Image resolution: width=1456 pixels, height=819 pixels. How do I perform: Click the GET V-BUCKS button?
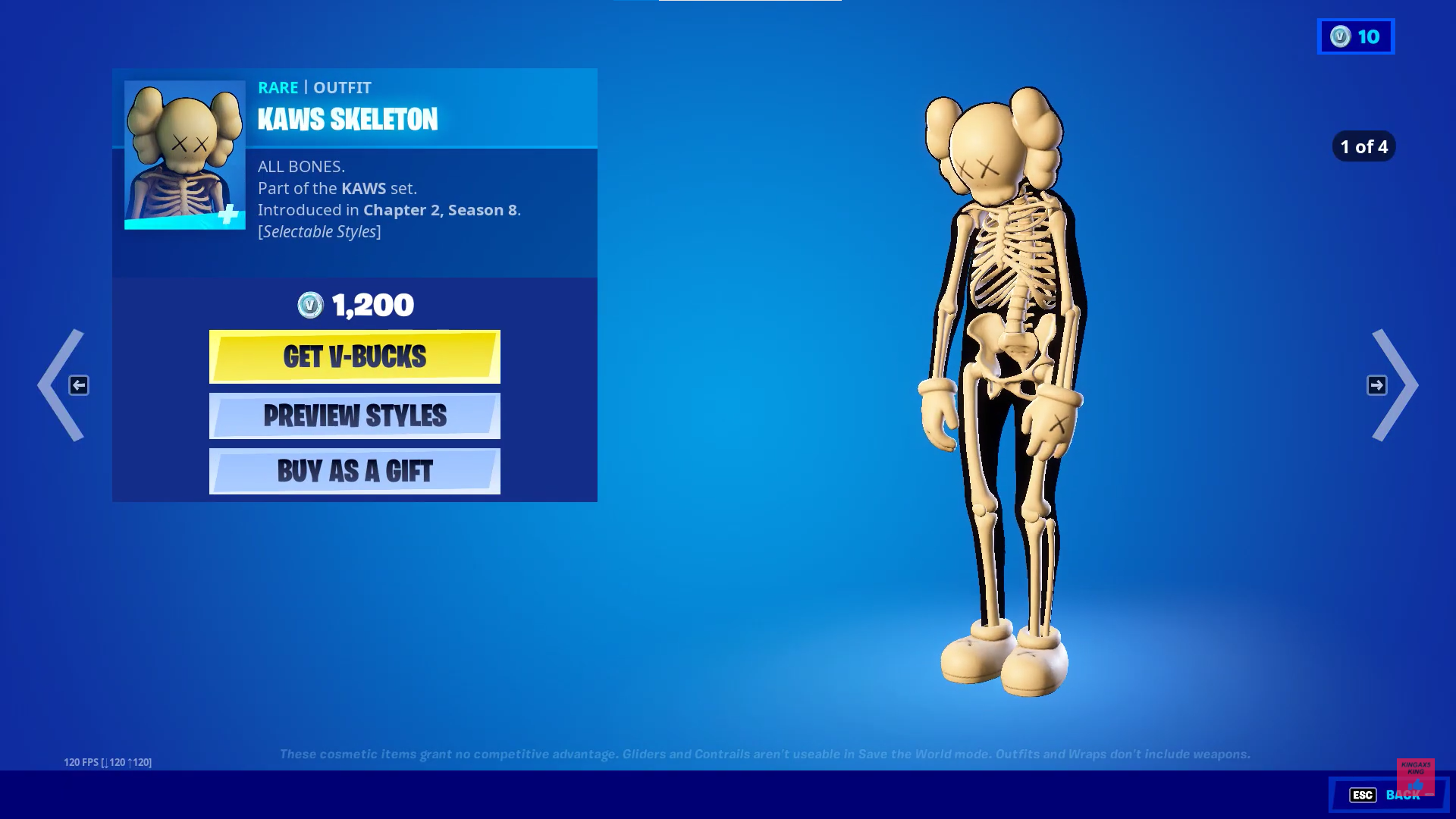tap(354, 356)
